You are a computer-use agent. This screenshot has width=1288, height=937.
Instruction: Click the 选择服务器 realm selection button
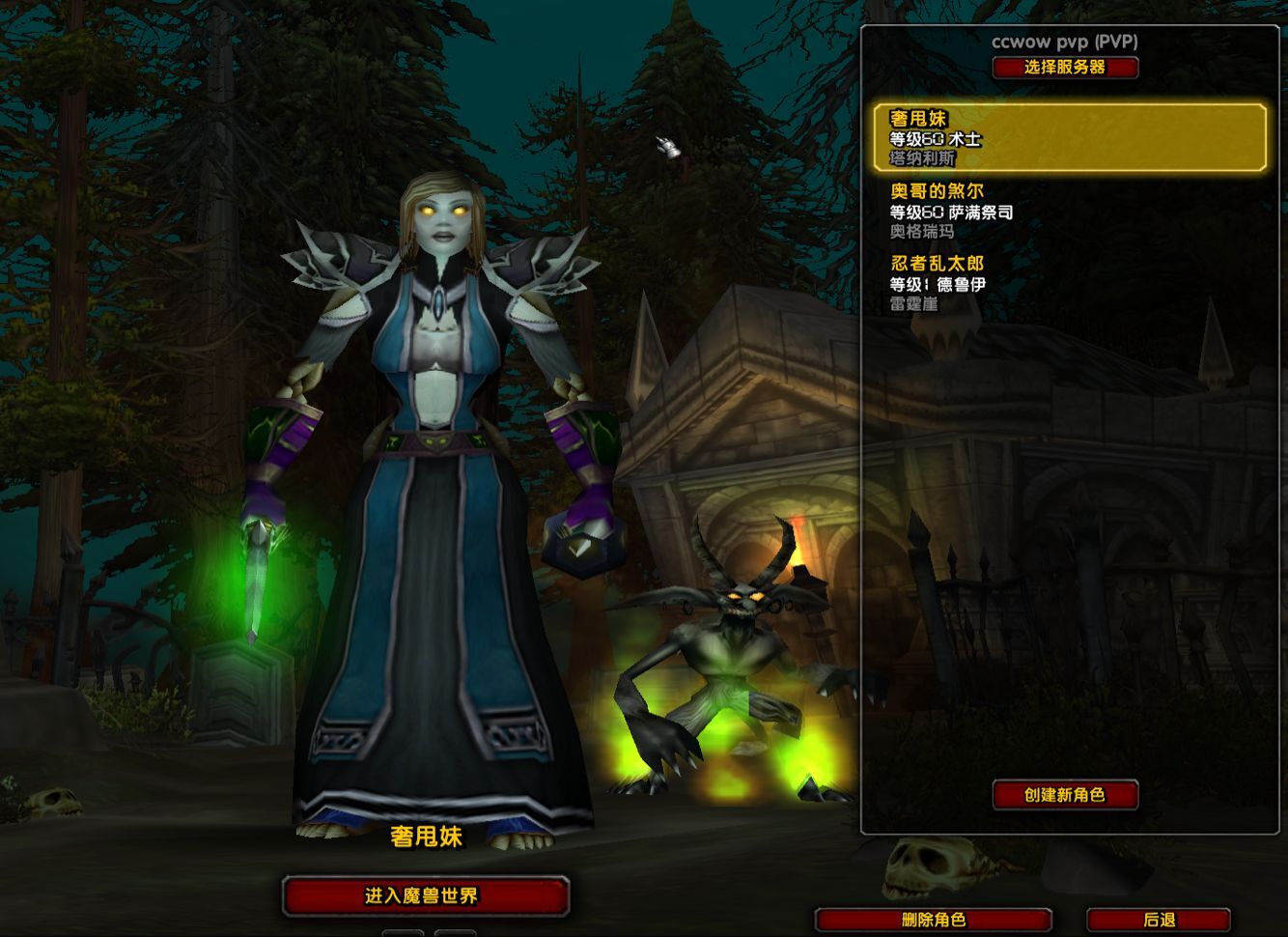coord(1065,68)
